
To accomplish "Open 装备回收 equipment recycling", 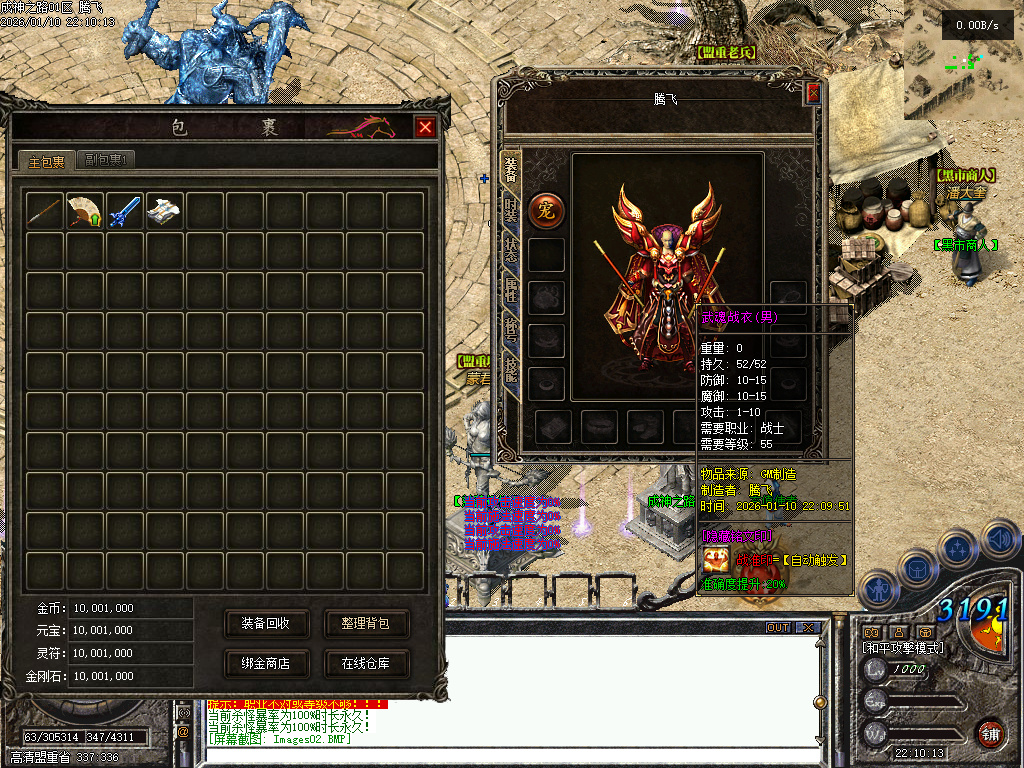I will 266,624.
